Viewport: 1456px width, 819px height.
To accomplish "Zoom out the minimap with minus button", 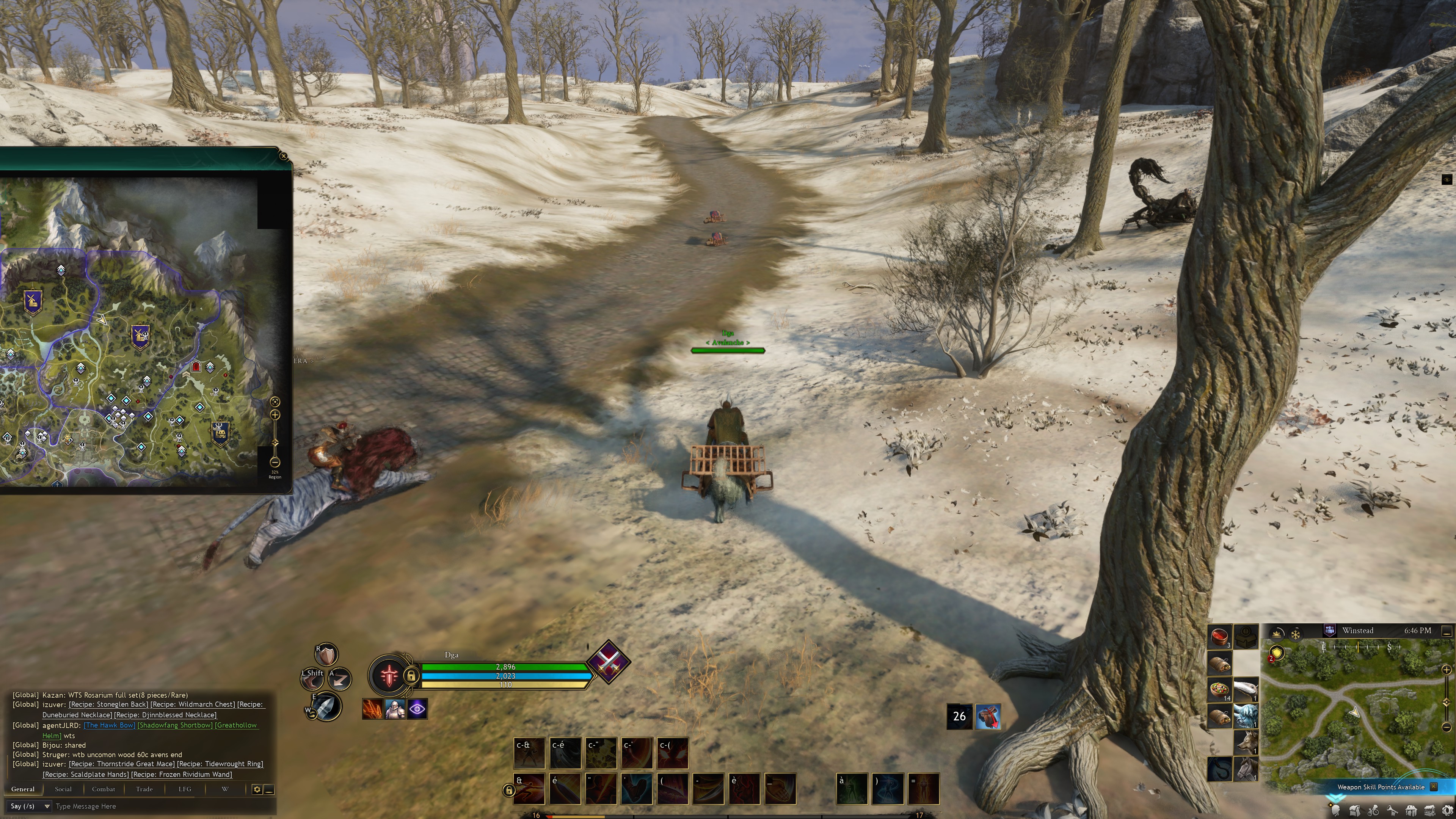I will [1447, 727].
